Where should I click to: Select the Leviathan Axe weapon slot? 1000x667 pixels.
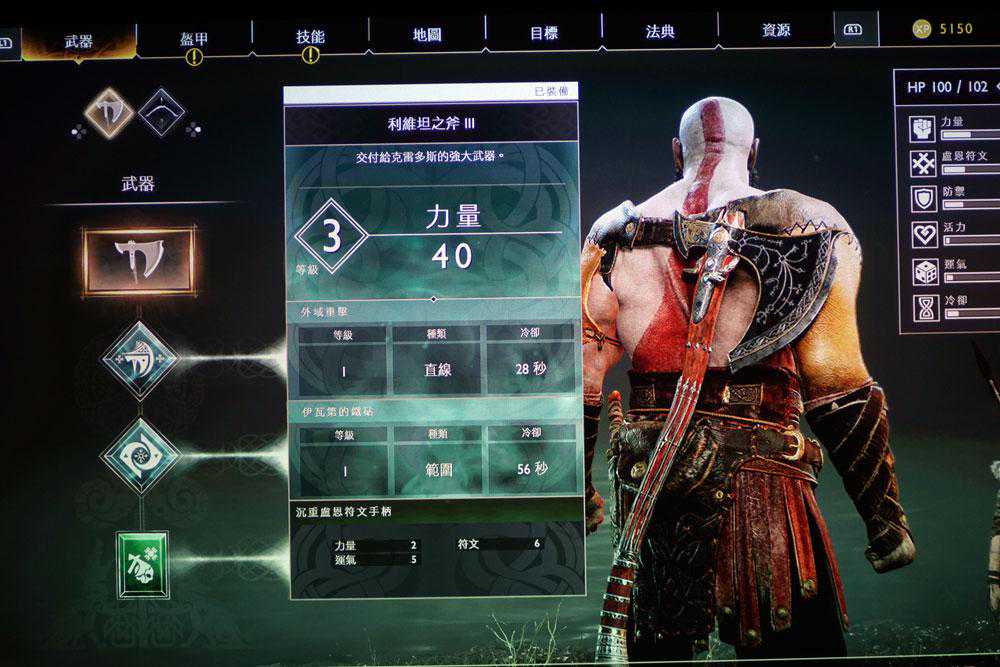pyautogui.click(x=139, y=261)
